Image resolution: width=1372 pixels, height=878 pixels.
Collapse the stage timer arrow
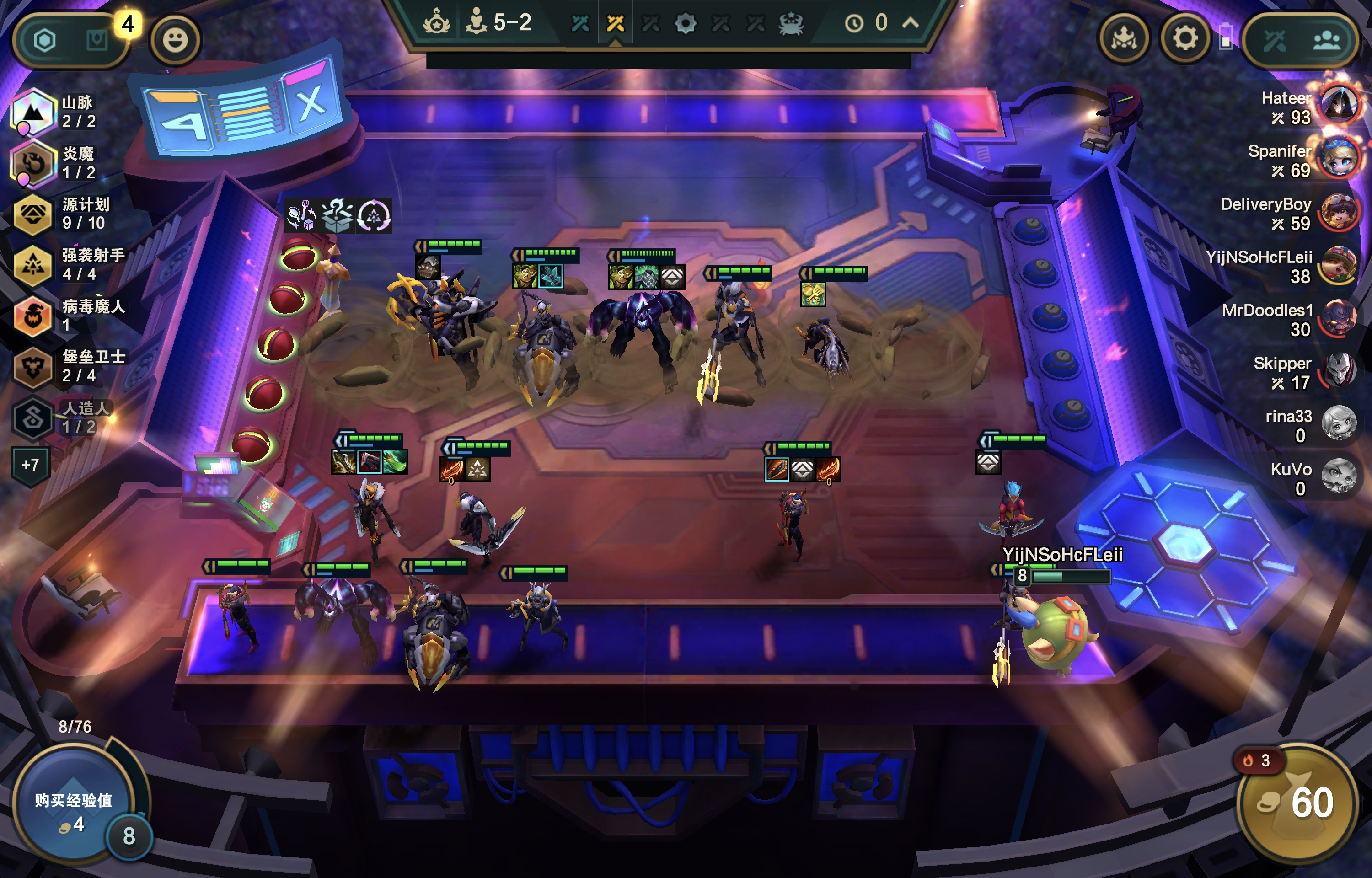(x=911, y=23)
